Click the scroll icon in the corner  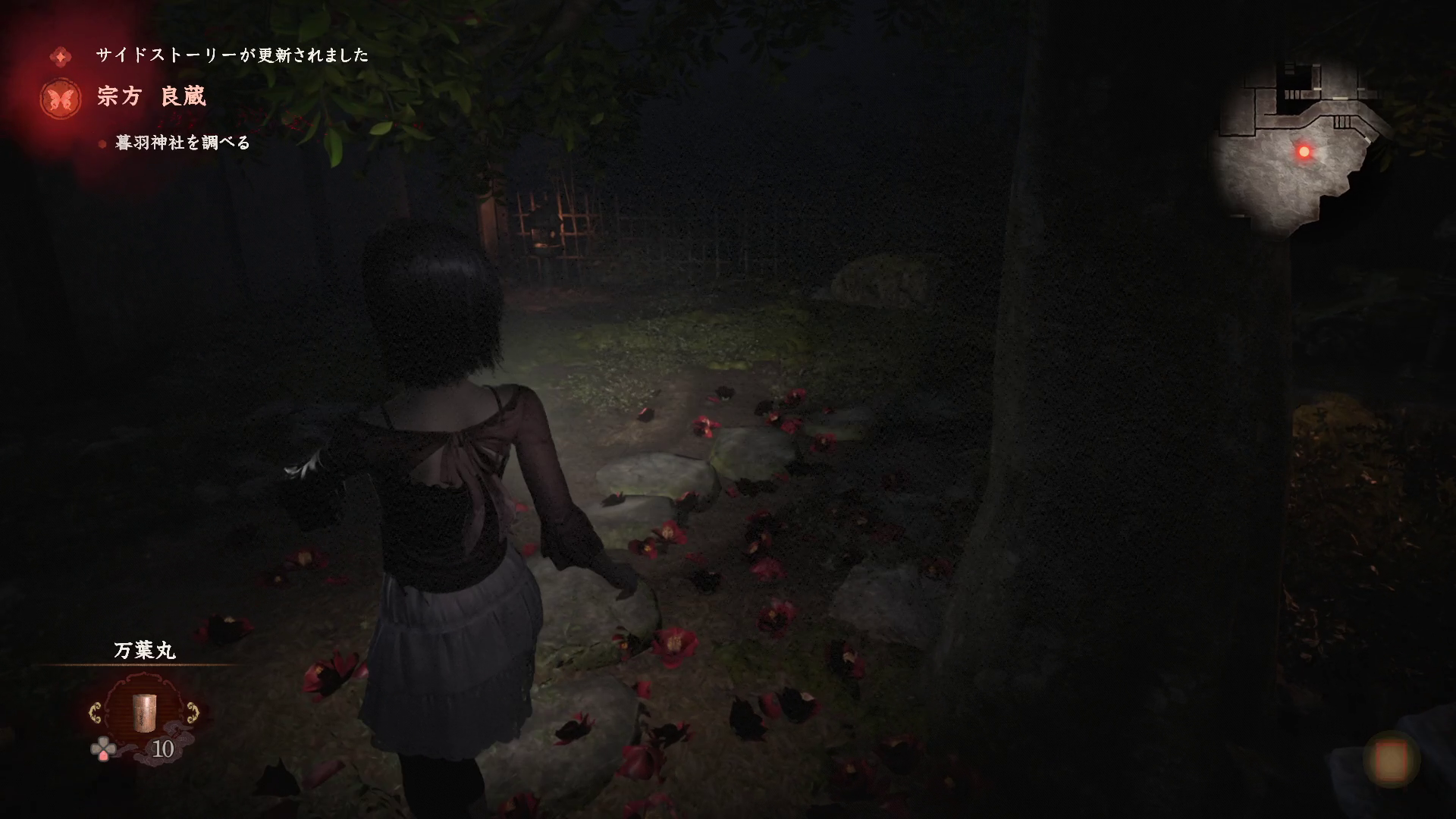pos(1392,759)
